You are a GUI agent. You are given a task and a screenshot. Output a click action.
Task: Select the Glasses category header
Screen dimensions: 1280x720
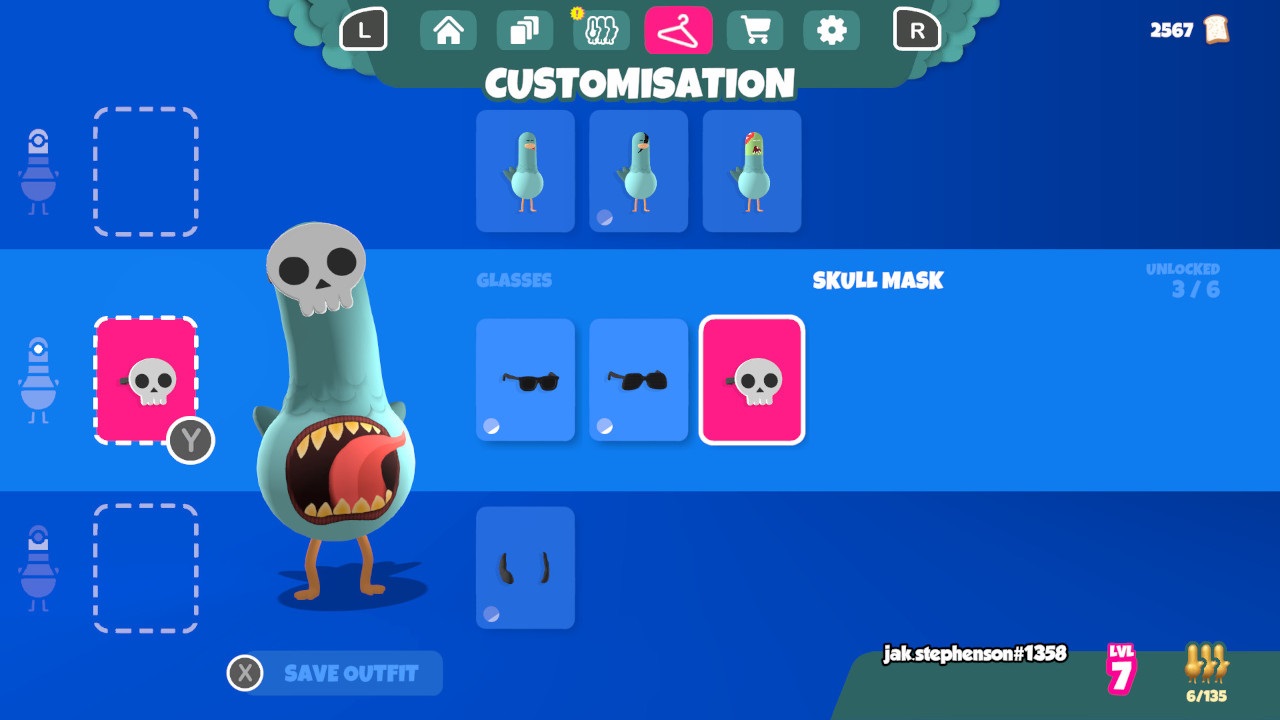coord(515,280)
